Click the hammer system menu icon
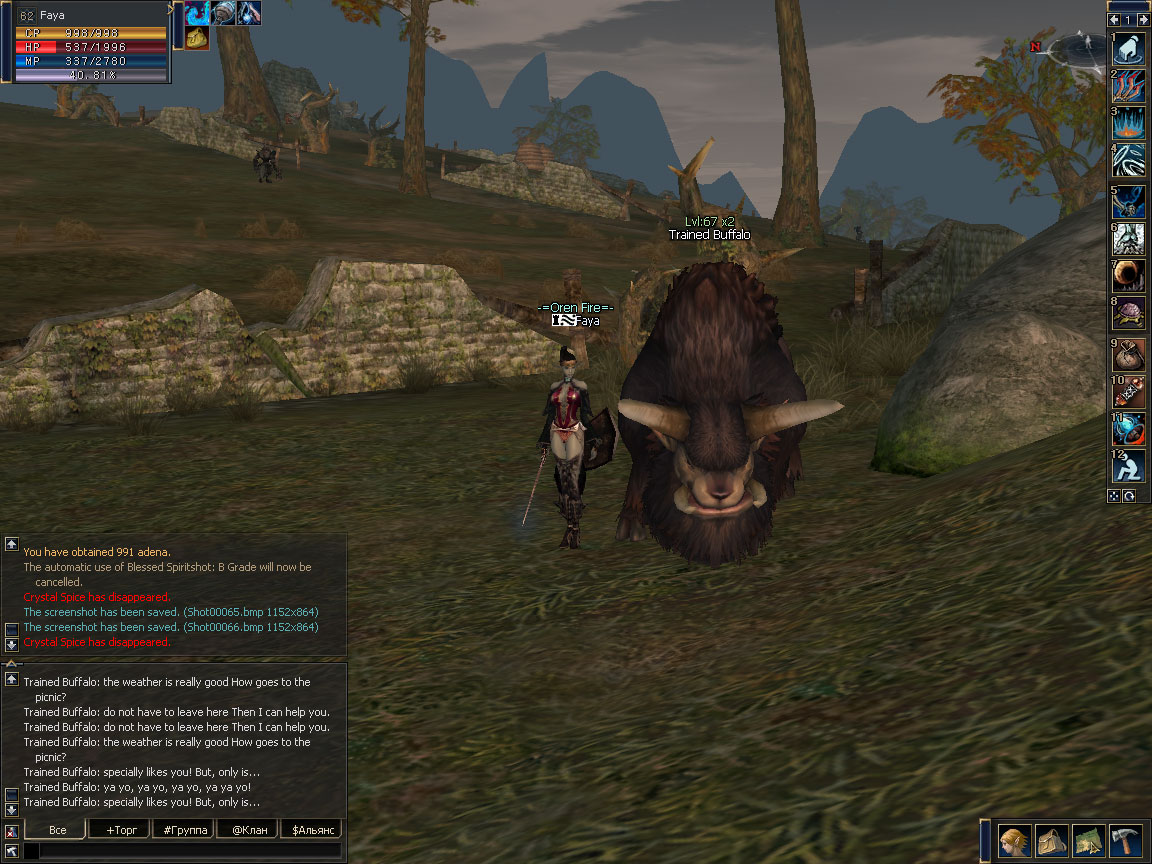 pyautogui.click(x=1126, y=841)
